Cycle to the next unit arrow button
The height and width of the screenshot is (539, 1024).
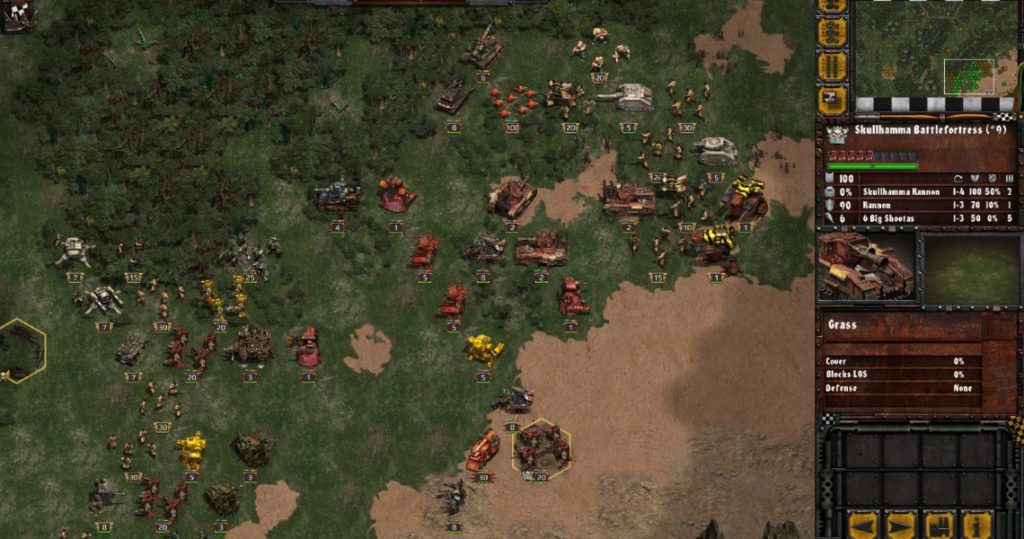900,524
